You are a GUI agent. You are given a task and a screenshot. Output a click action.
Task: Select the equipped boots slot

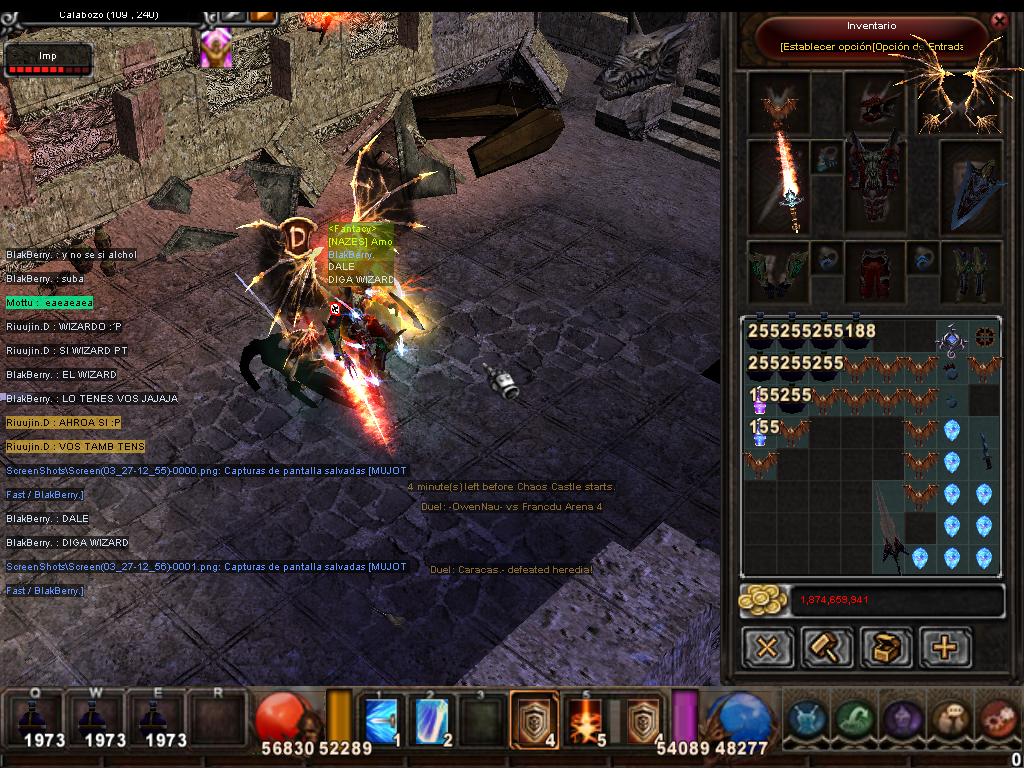point(971,270)
